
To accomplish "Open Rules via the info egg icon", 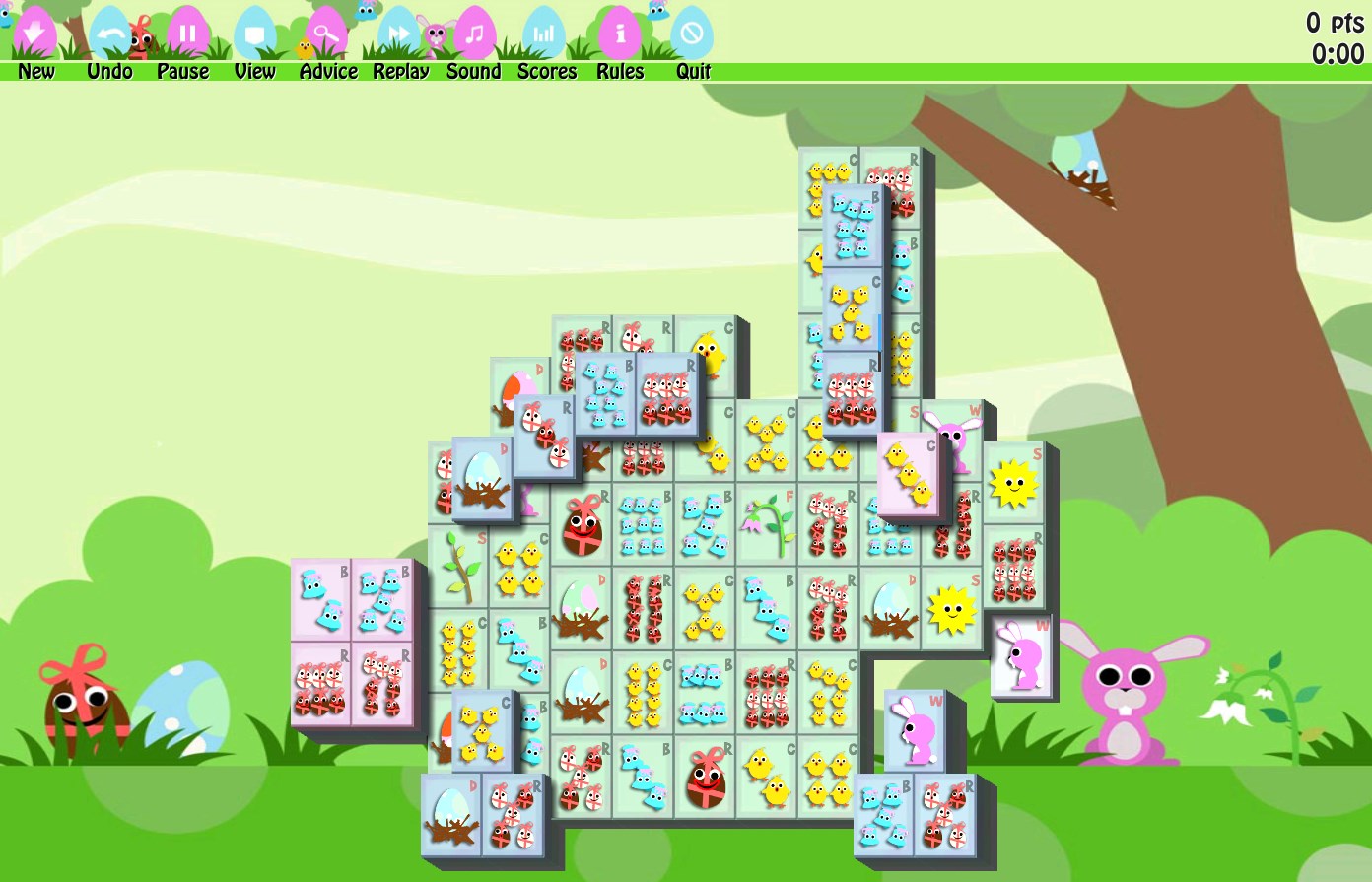I will click(620, 33).
